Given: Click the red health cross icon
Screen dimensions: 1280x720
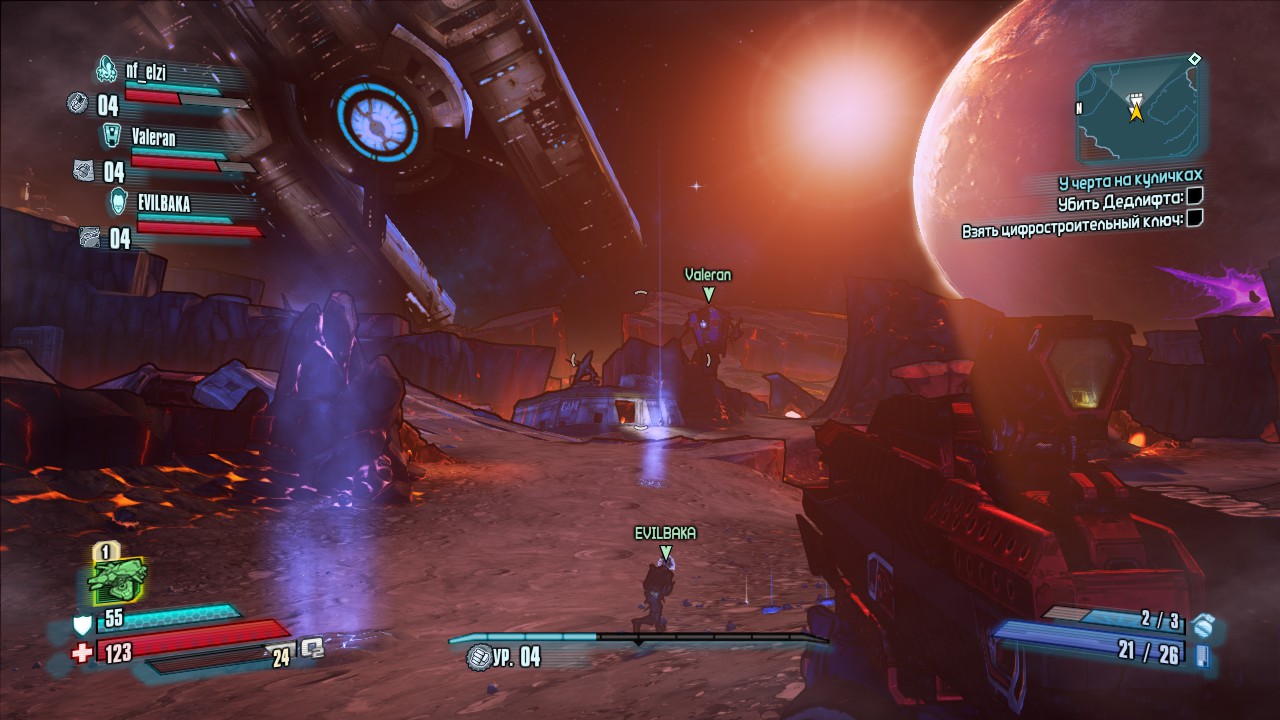Looking at the screenshot, I should 83,653.
